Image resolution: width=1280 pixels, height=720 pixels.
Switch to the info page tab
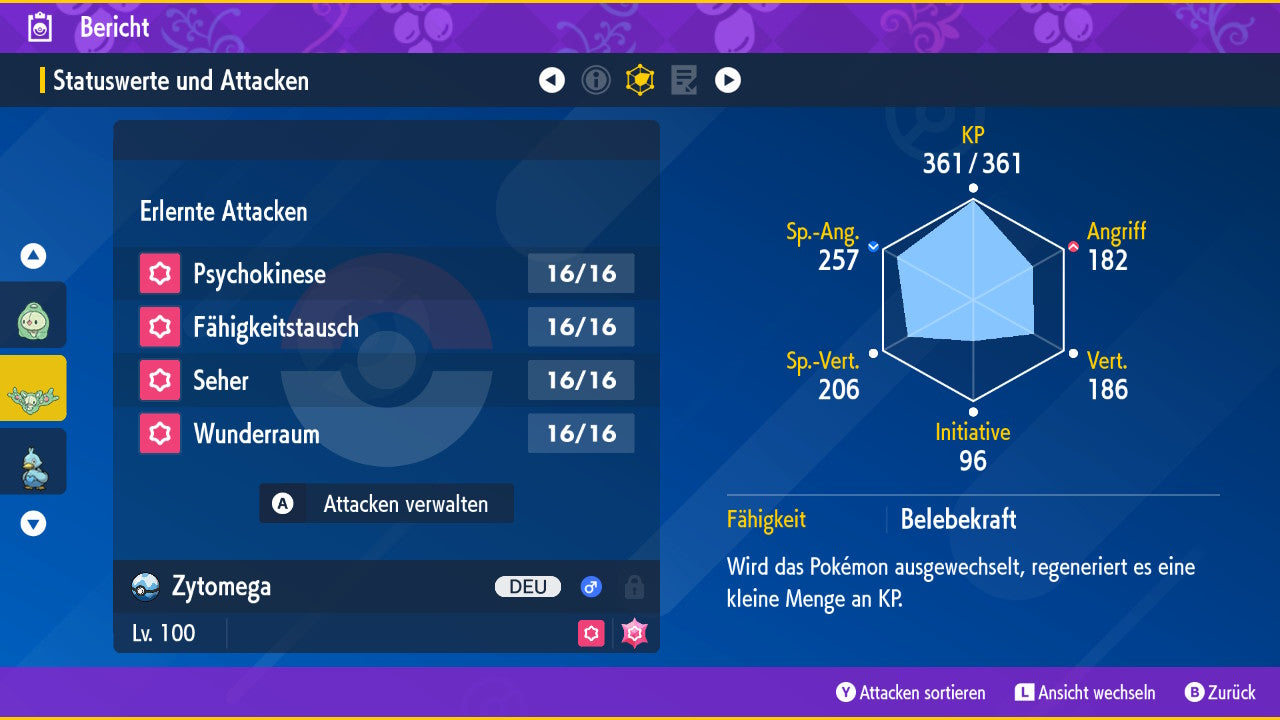[596, 80]
